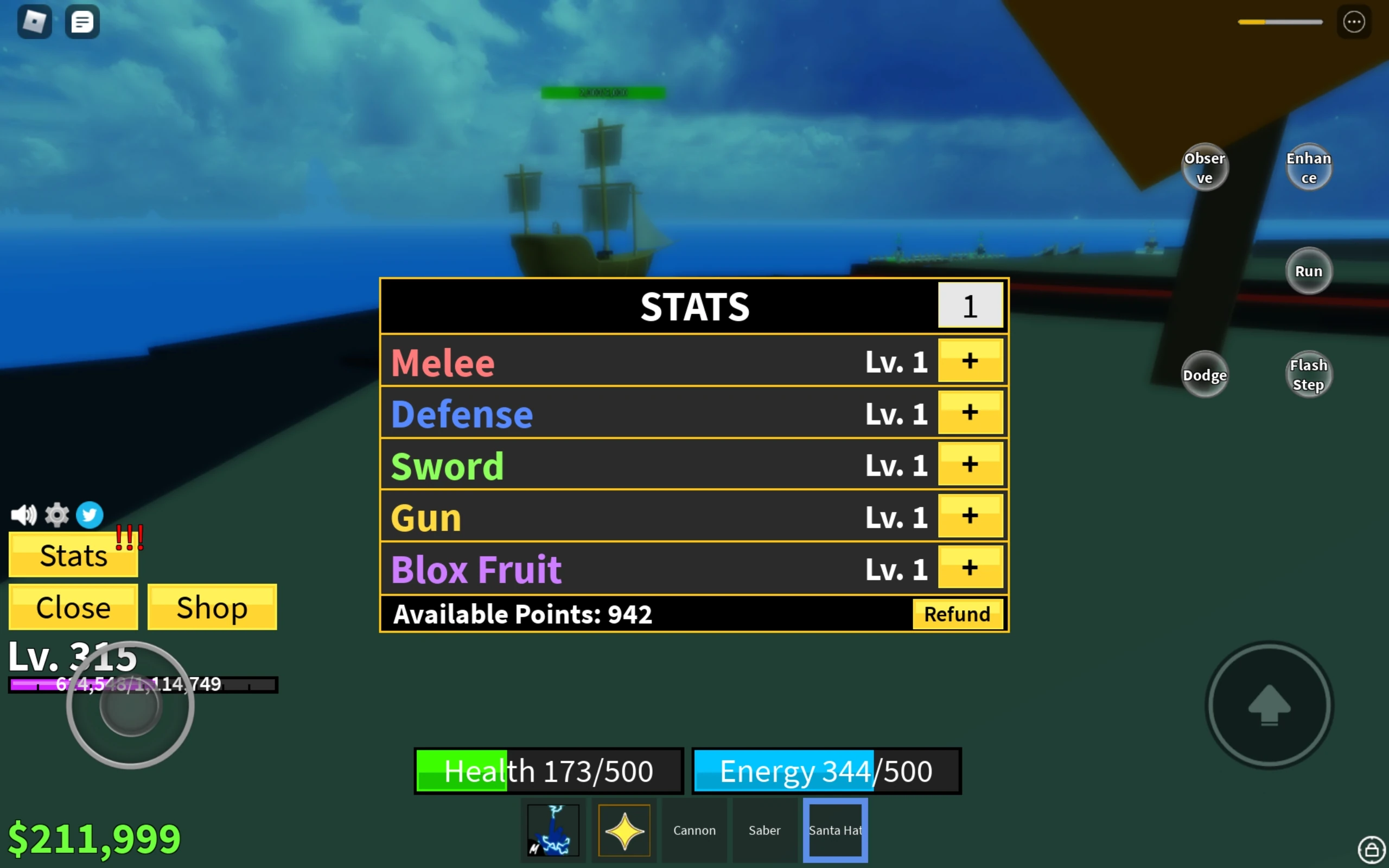Viewport: 1389px width, 868px height.
Task: Open the Twitter codes icon
Action: click(x=89, y=514)
